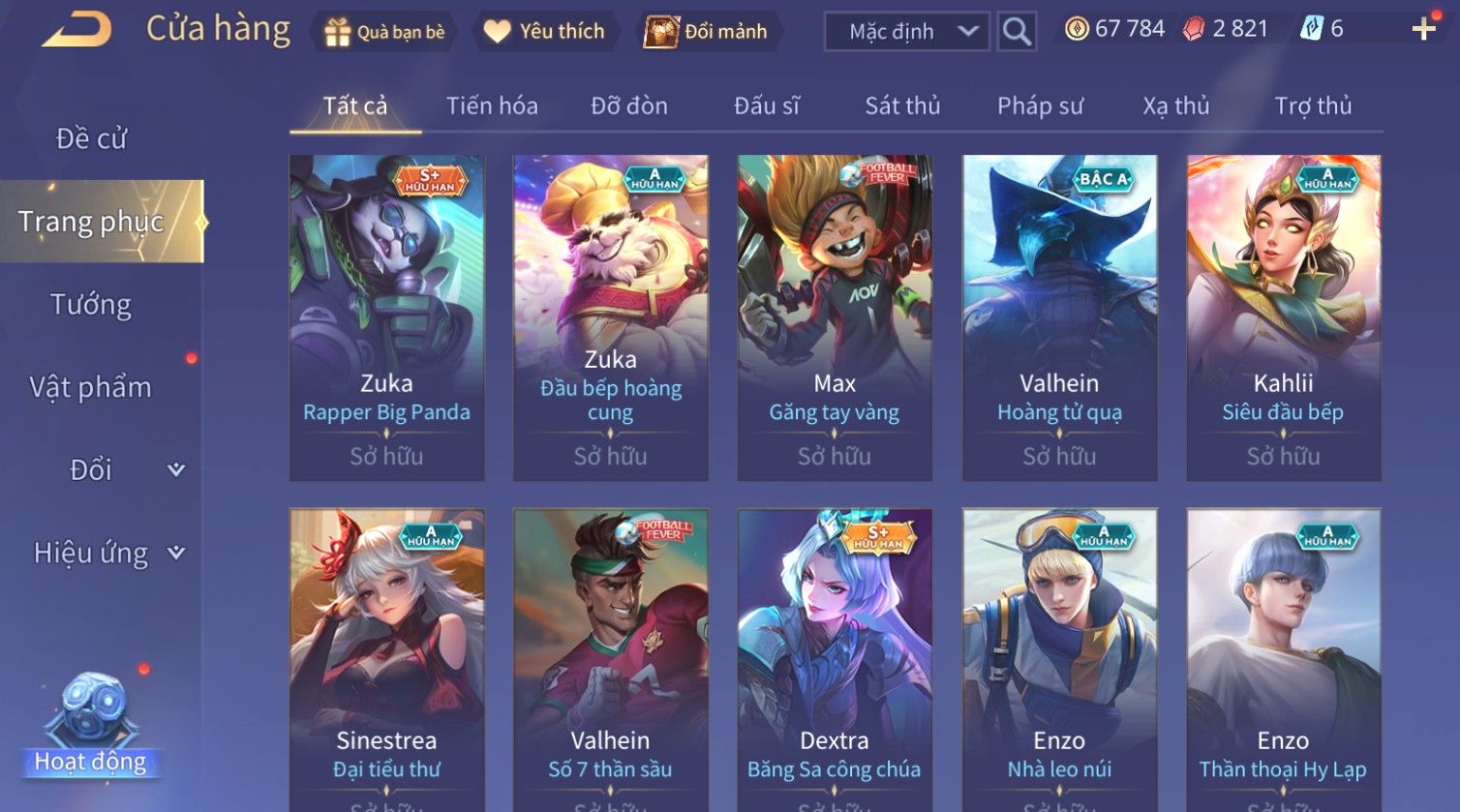Click the magnifying glass search button
The image size is (1460, 812).
(x=1017, y=32)
